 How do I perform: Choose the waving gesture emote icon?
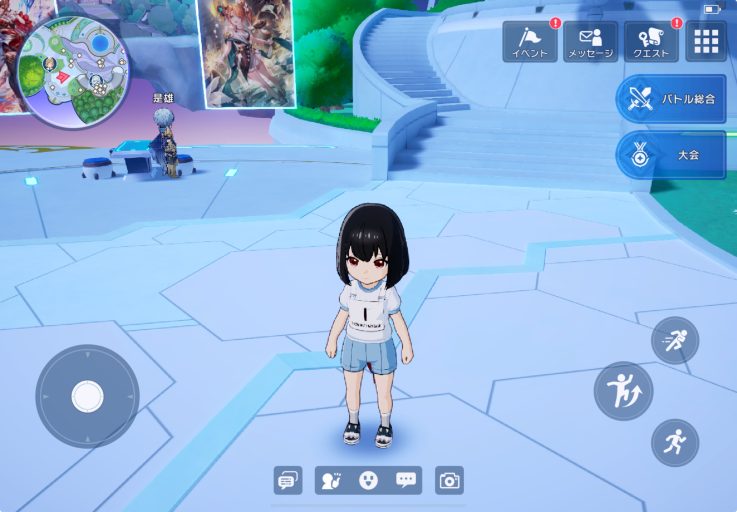[332, 480]
